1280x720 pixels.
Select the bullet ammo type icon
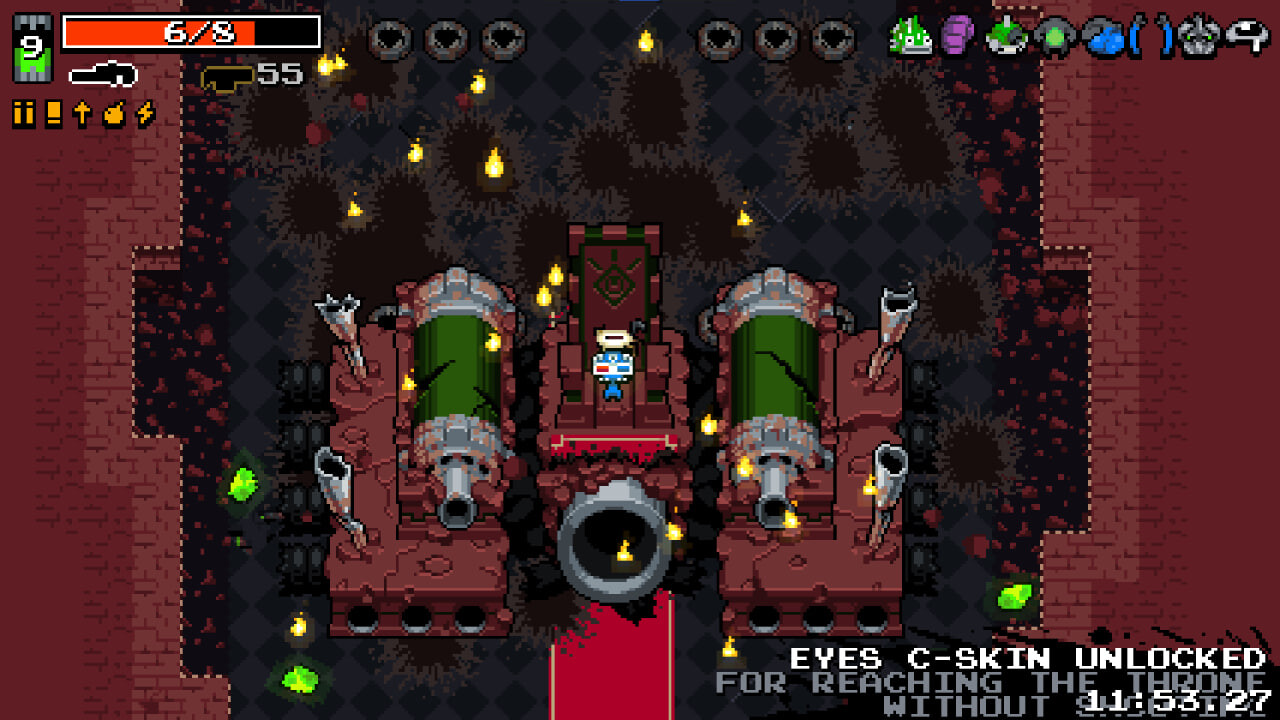pyautogui.click(x=24, y=114)
